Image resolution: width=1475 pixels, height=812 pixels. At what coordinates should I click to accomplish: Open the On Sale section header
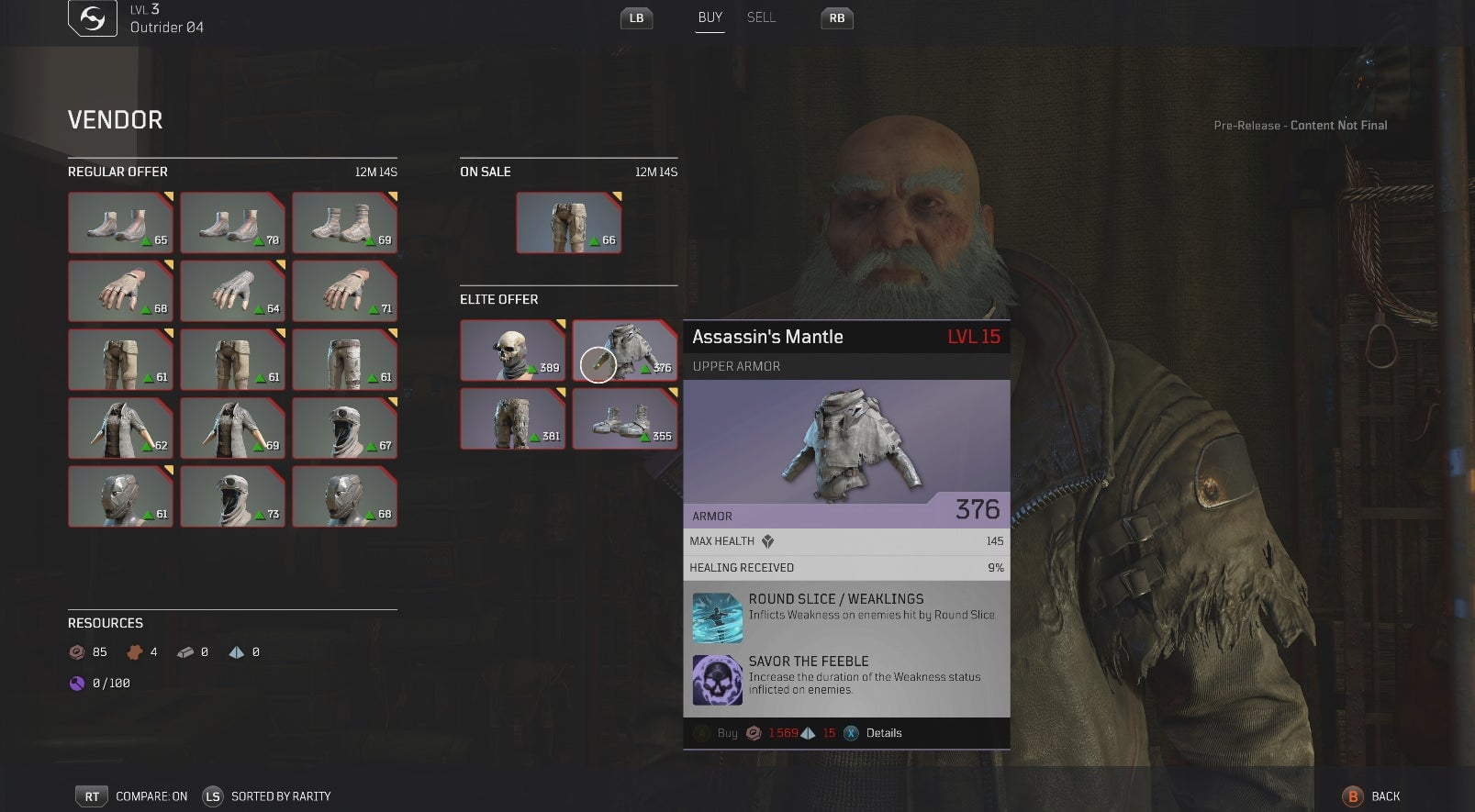click(x=486, y=172)
